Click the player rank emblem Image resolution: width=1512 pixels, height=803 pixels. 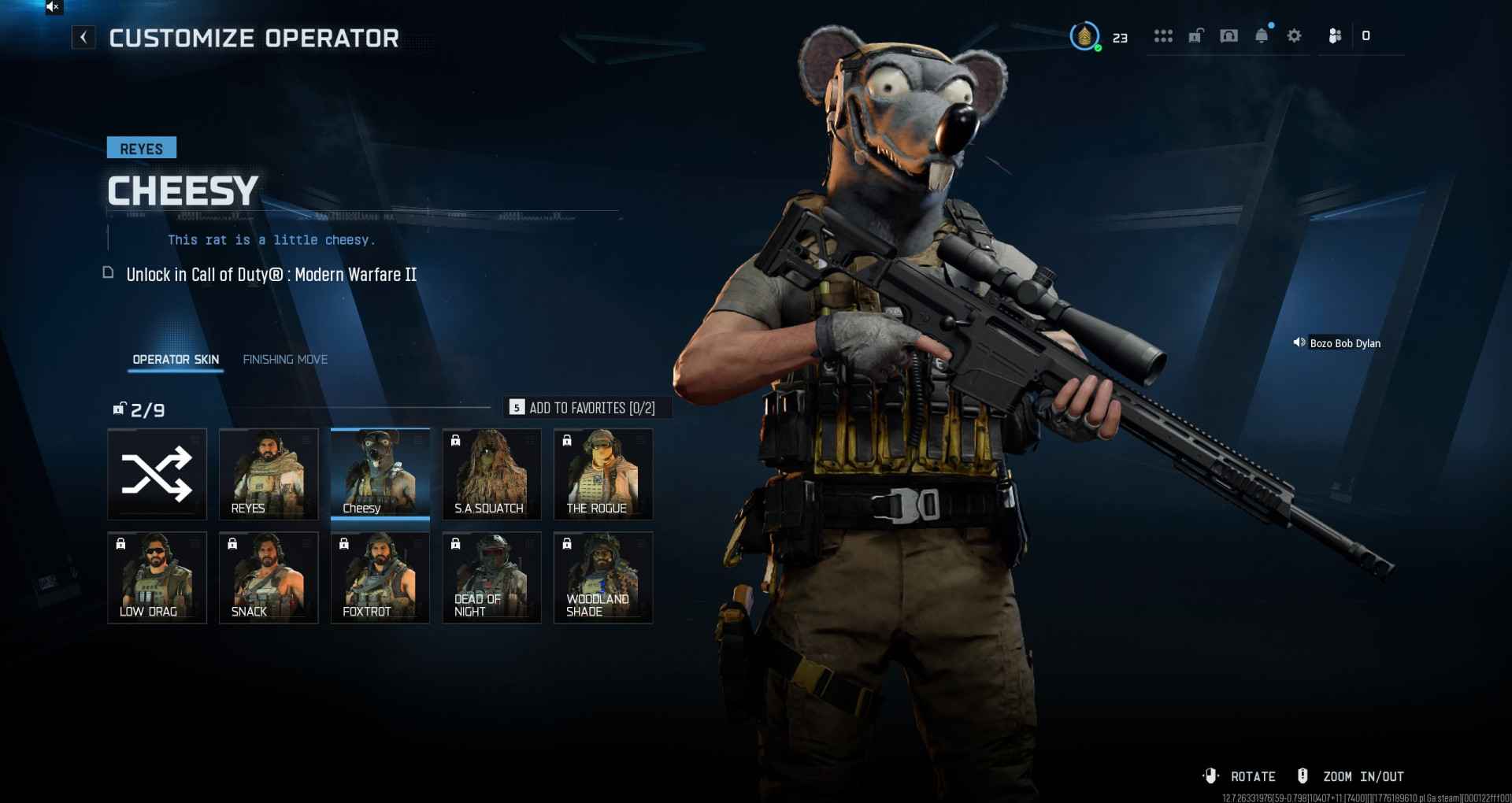point(1084,36)
